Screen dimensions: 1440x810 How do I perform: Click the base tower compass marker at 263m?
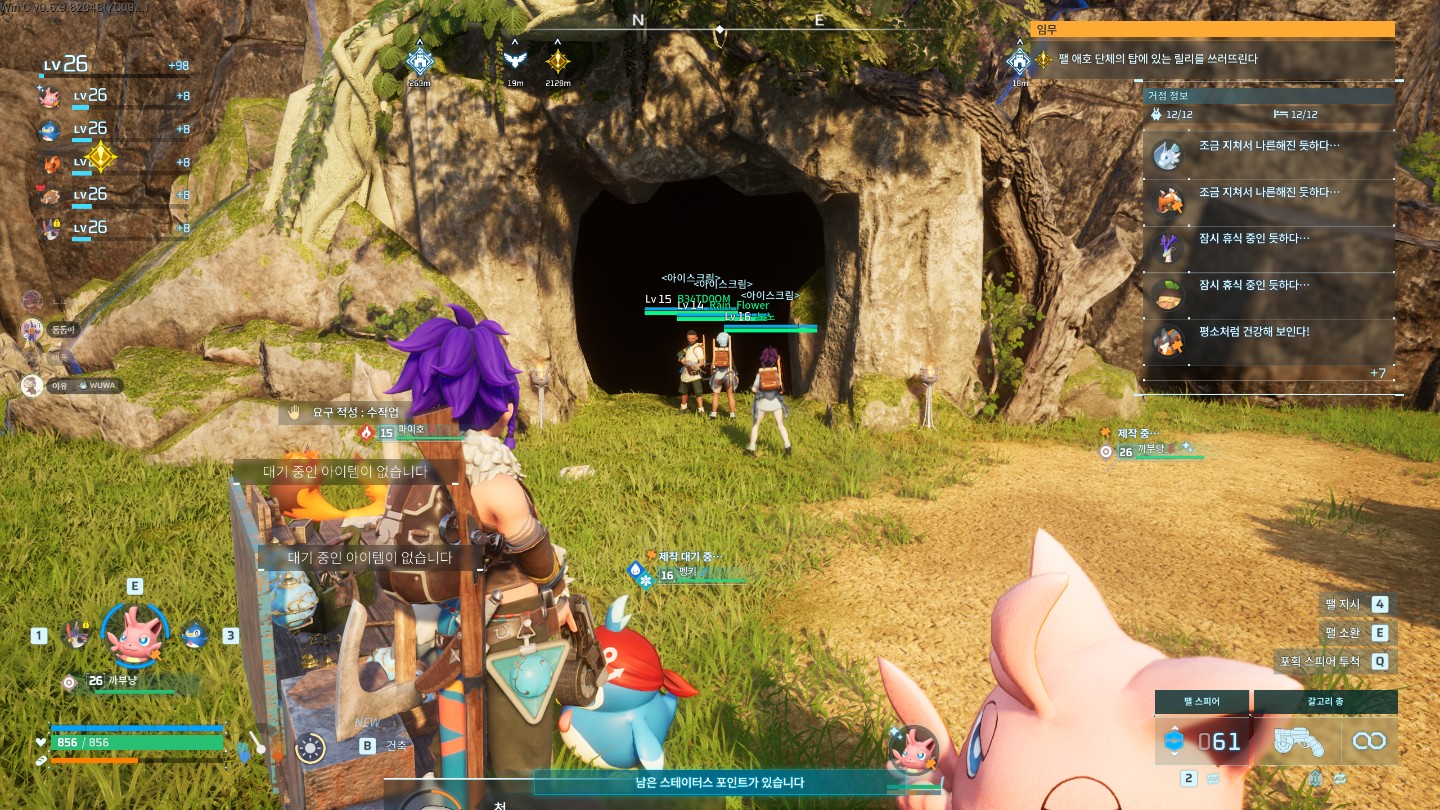coord(420,62)
